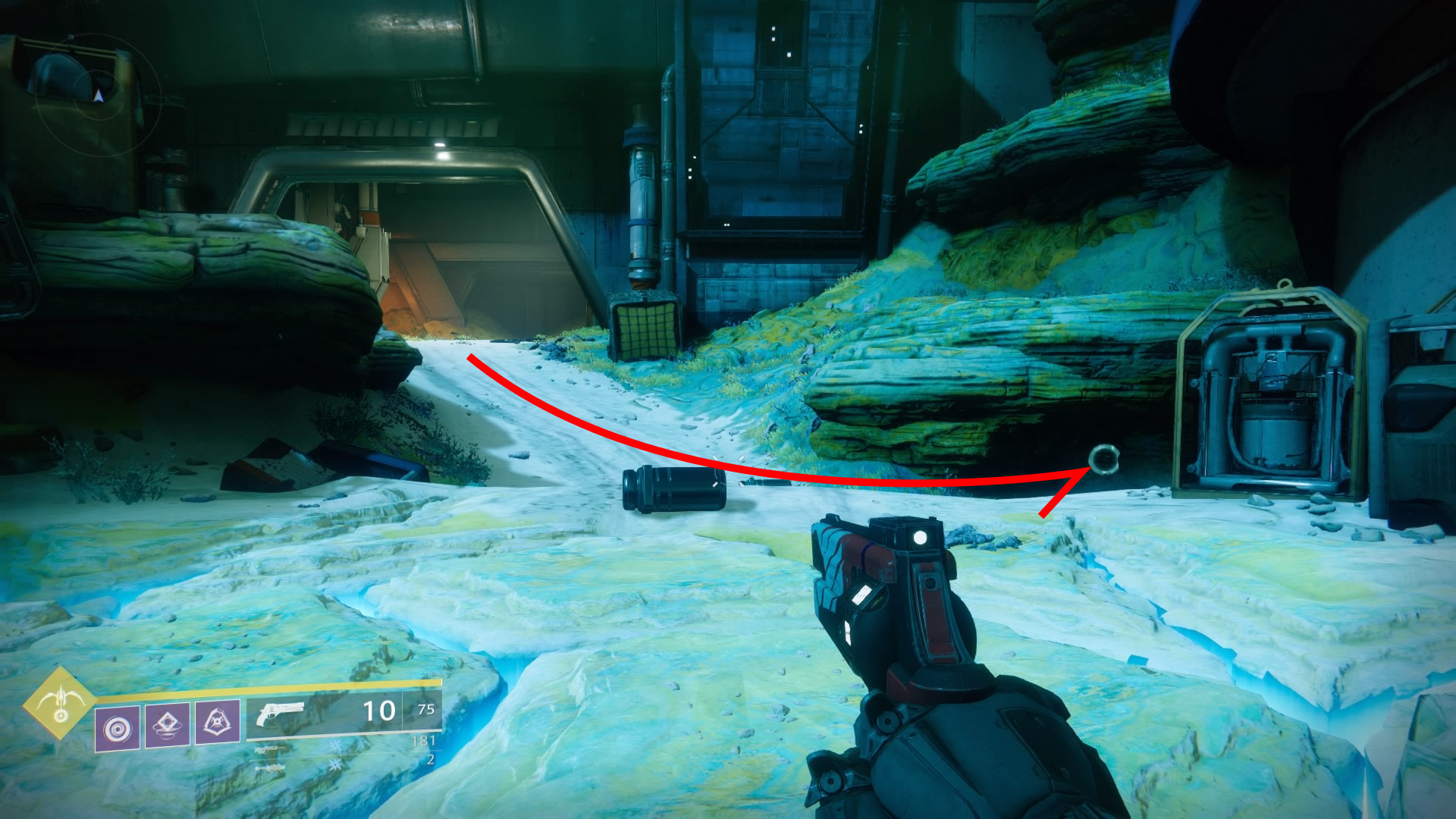Viewport: 1456px width, 819px height.
Task: Click the circular radar tracker
Action: 98,94
